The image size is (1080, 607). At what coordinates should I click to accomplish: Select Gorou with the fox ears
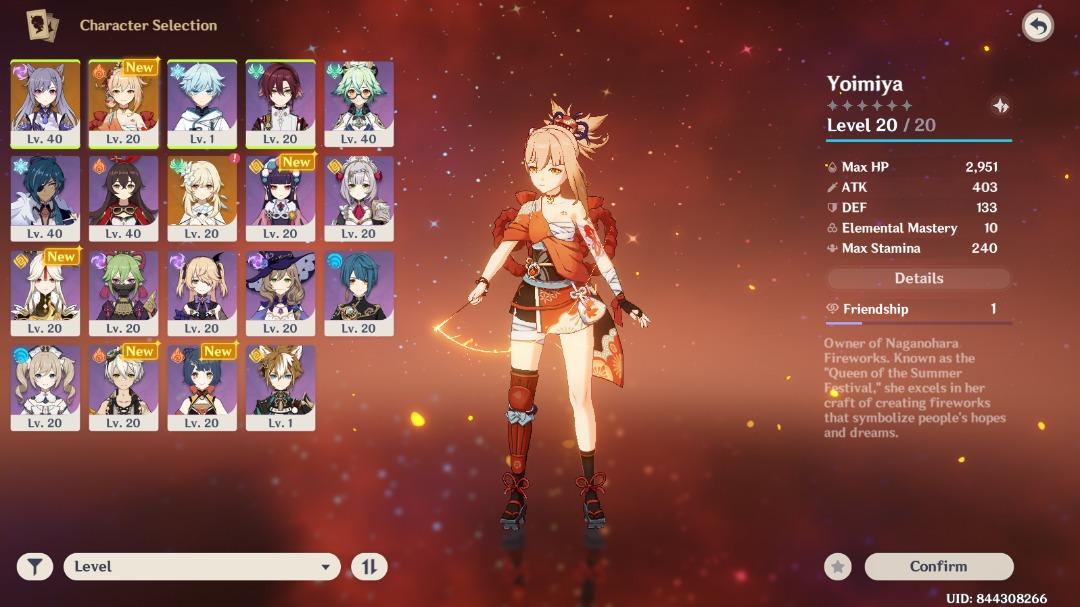(x=280, y=387)
